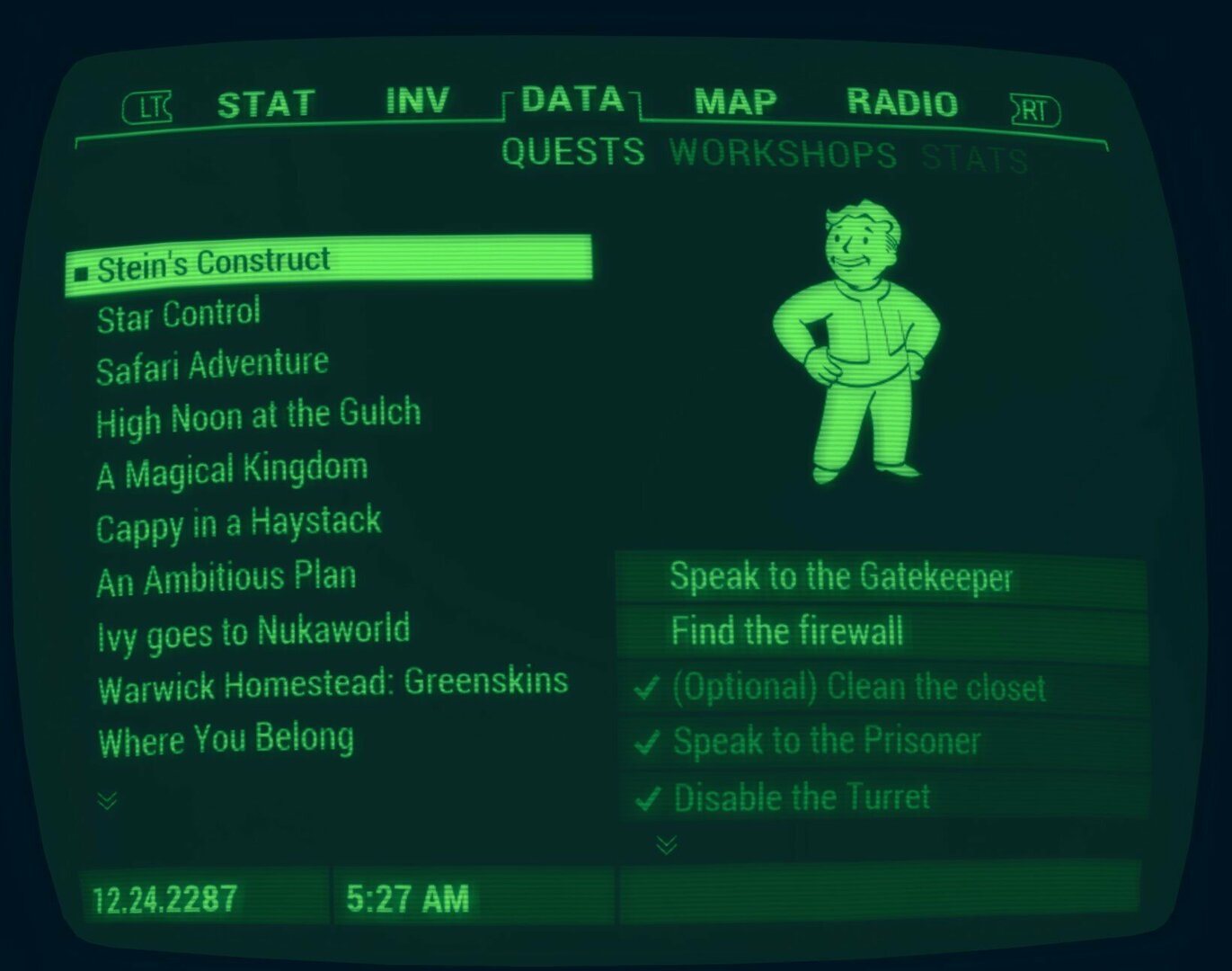Open the STATS sub-tab
This screenshot has width=1232, height=971.
pos(974,159)
